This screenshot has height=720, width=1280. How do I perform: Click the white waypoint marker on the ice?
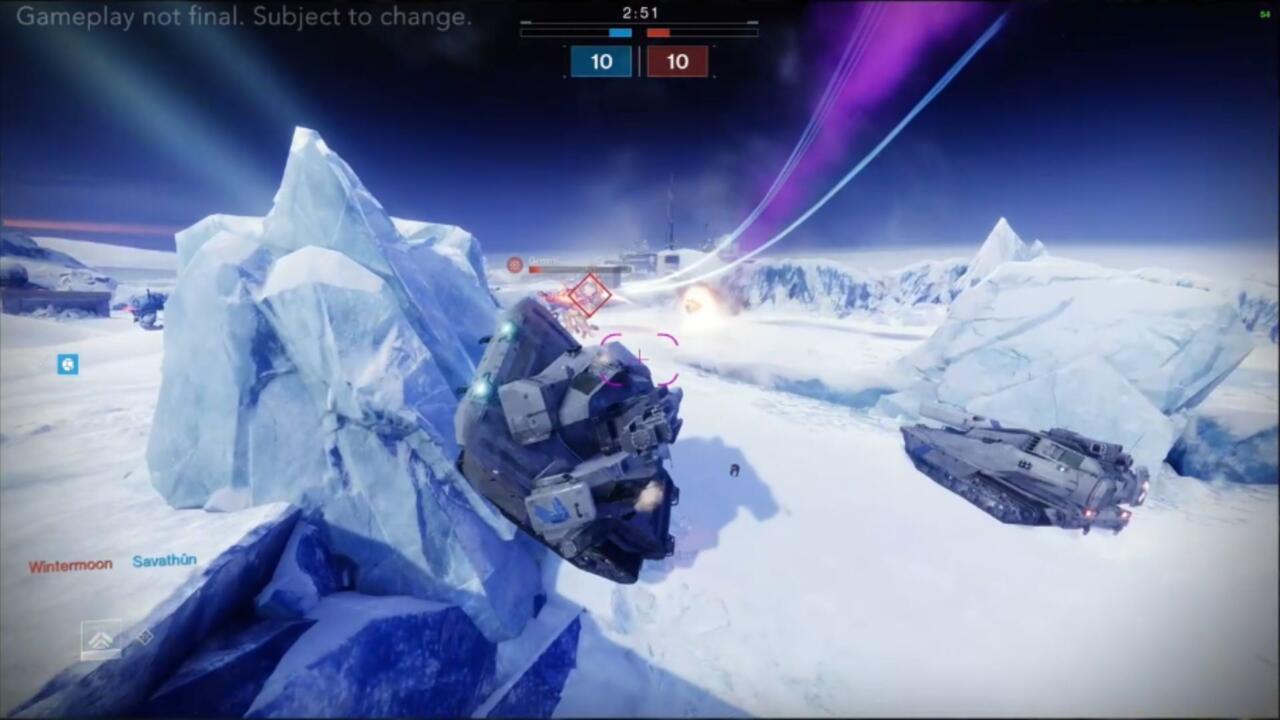tap(734, 472)
